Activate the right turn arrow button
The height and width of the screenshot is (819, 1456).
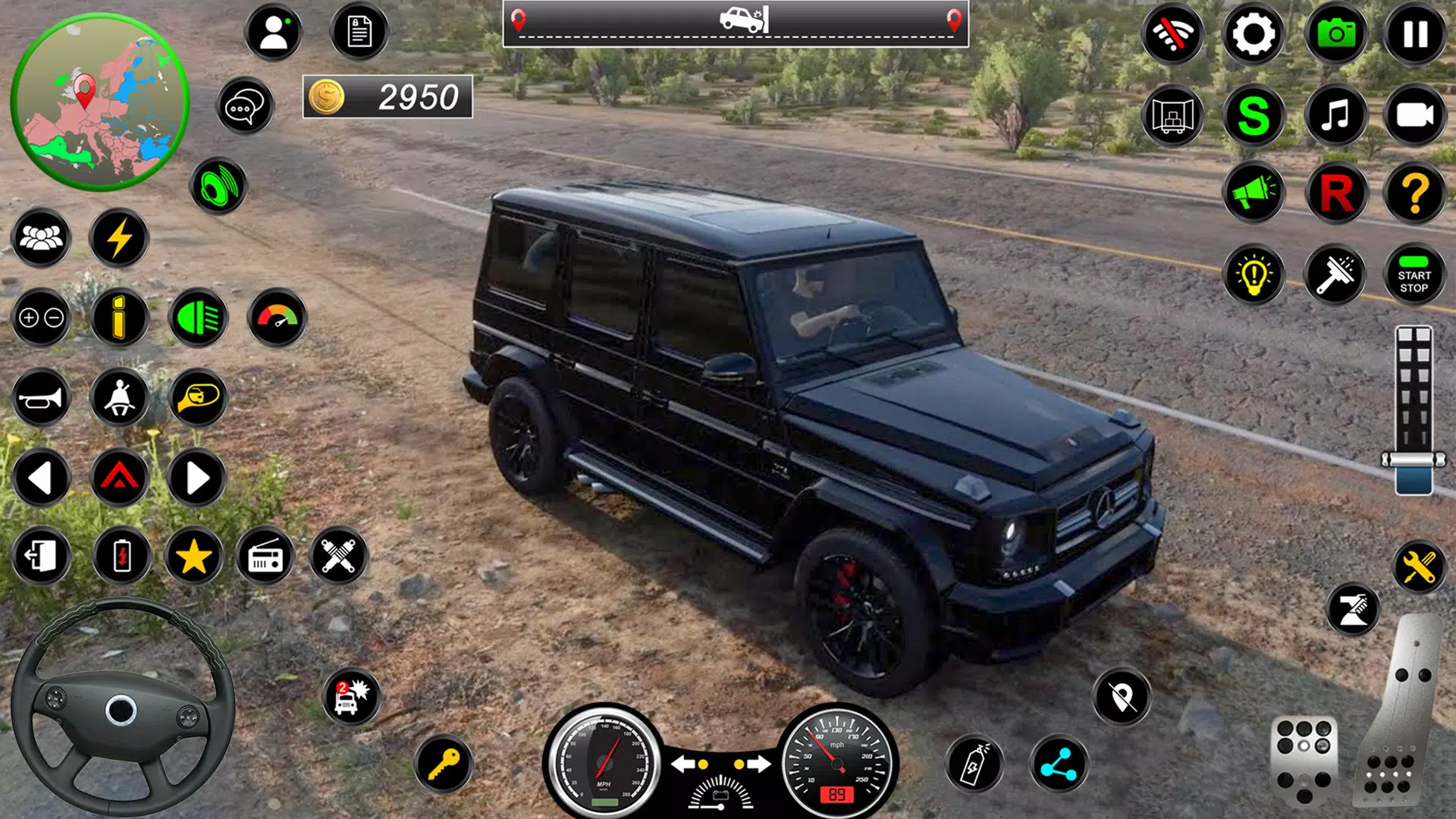[x=196, y=479]
